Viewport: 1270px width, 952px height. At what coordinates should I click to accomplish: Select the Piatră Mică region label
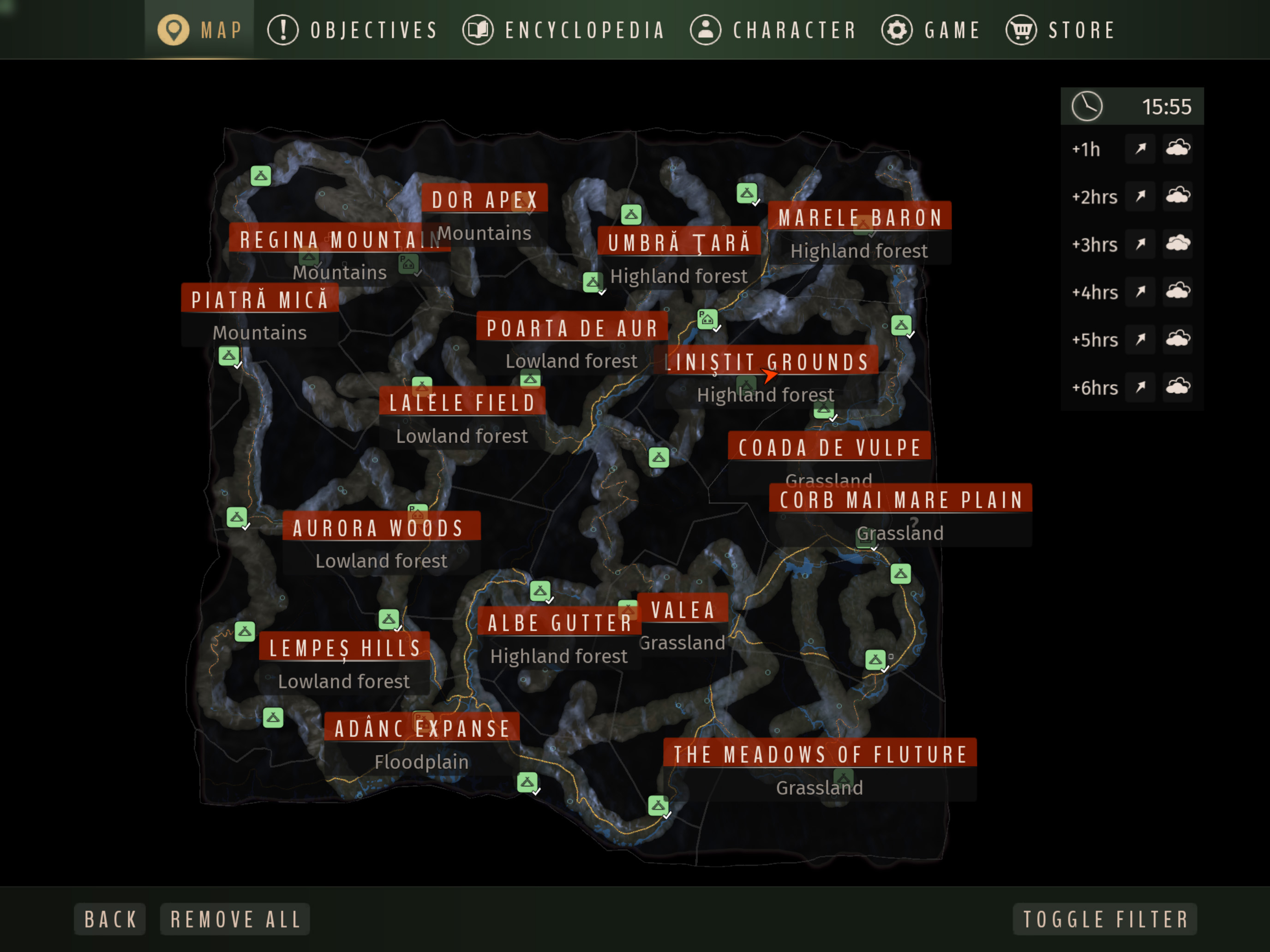click(259, 299)
